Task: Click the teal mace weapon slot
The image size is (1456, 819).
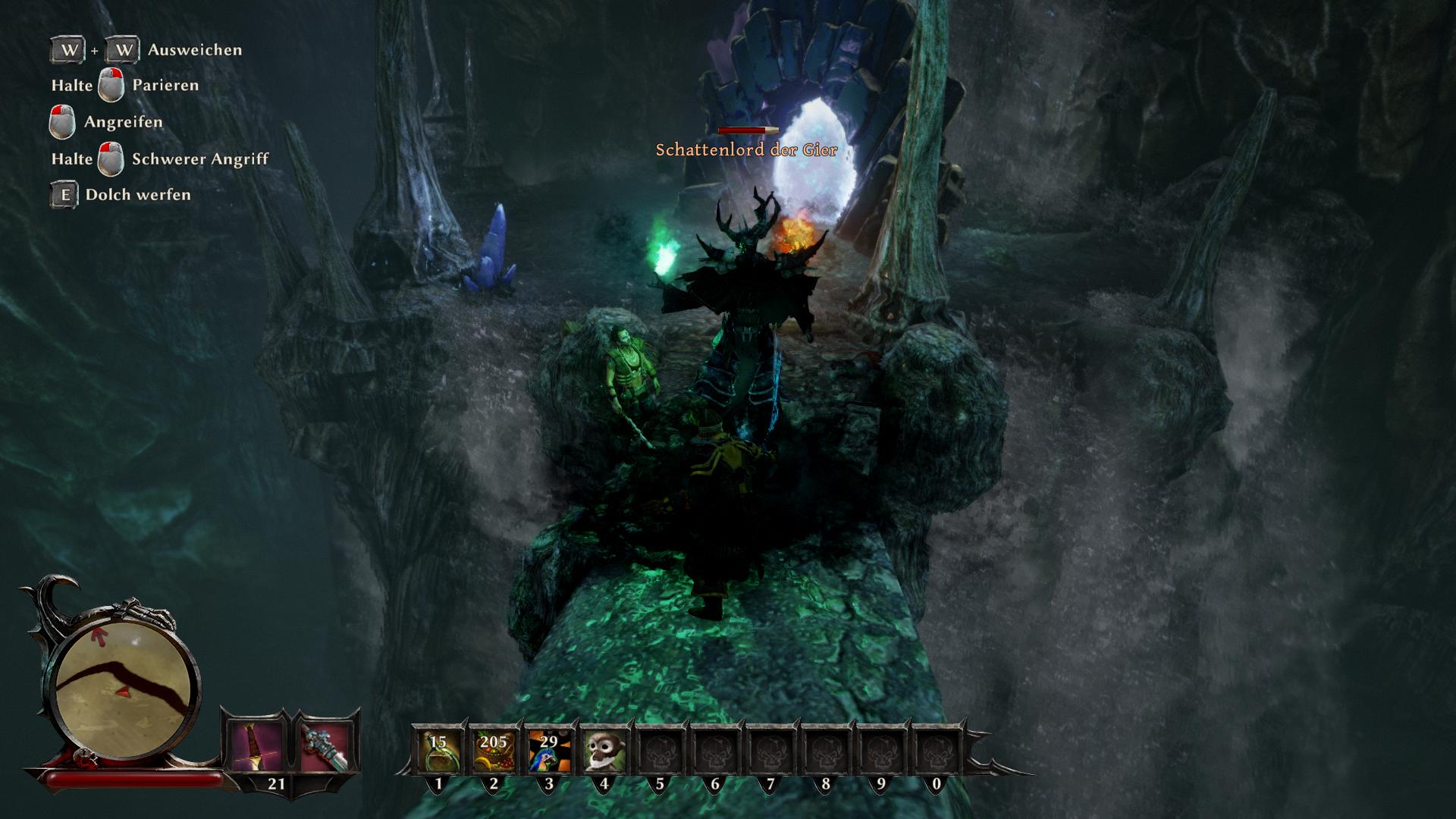Action: click(x=325, y=747)
